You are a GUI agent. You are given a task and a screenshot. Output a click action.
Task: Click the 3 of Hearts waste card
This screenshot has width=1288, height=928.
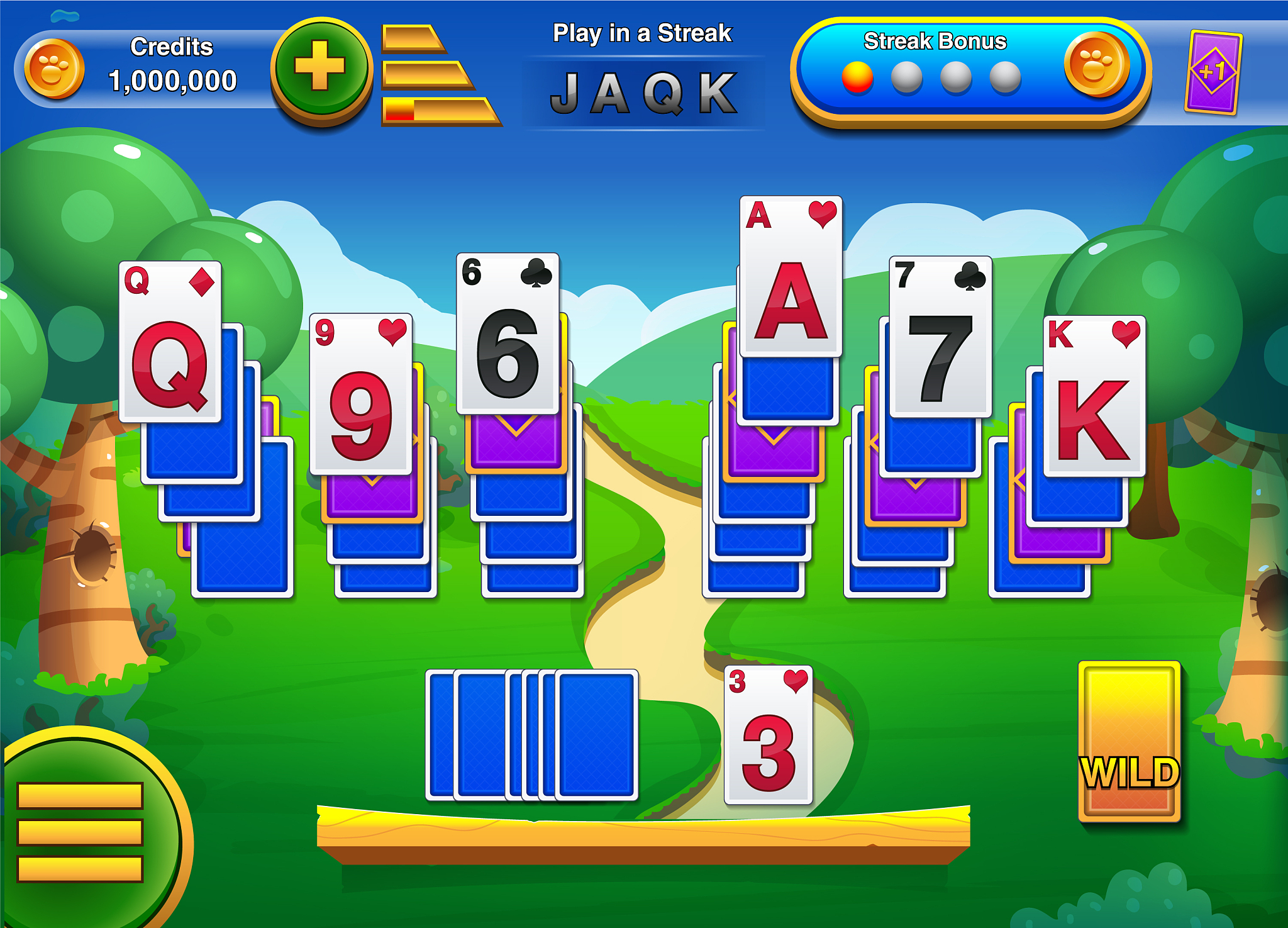[768, 735]
